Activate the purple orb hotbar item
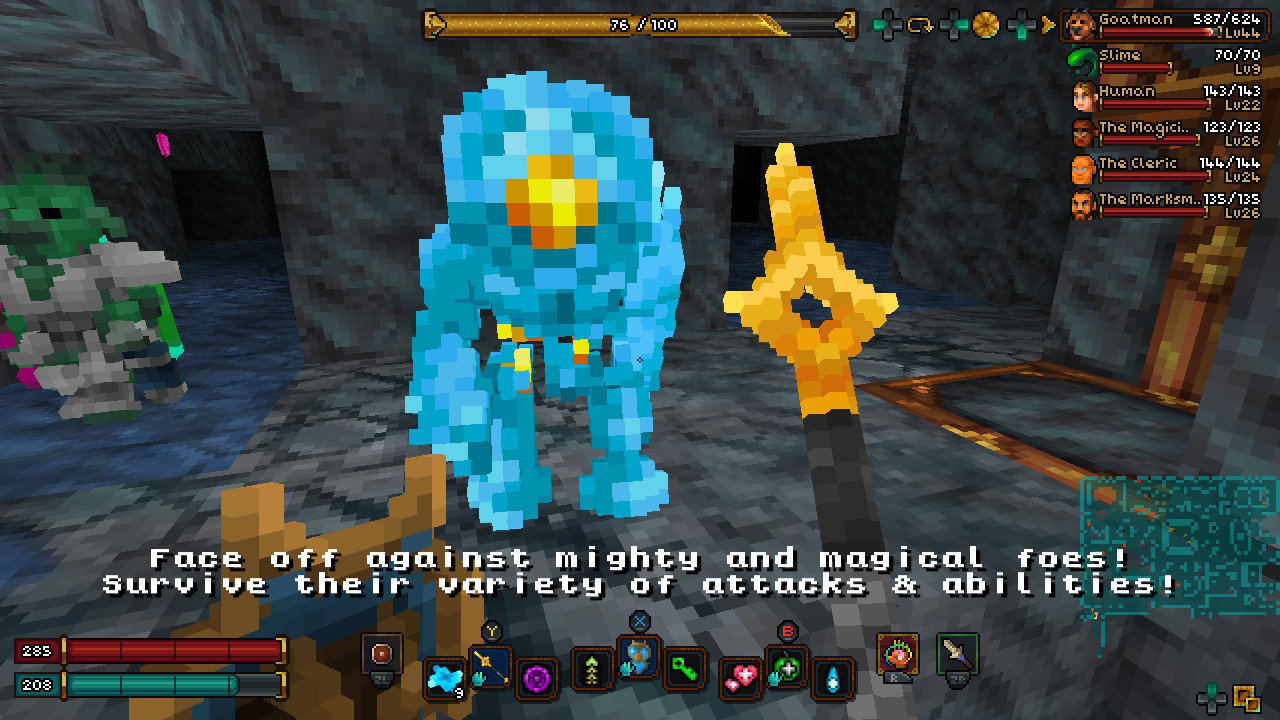 tap(540, 677)
